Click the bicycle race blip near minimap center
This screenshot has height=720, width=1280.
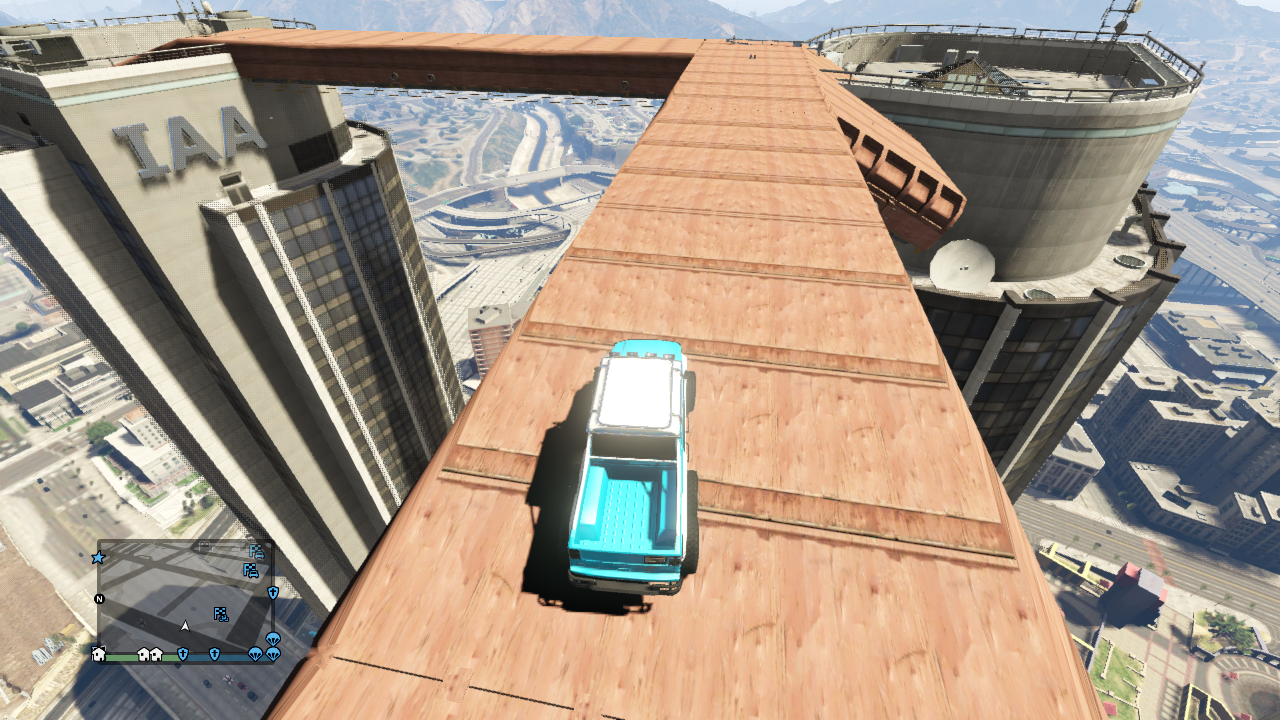[x=220, y=614]
